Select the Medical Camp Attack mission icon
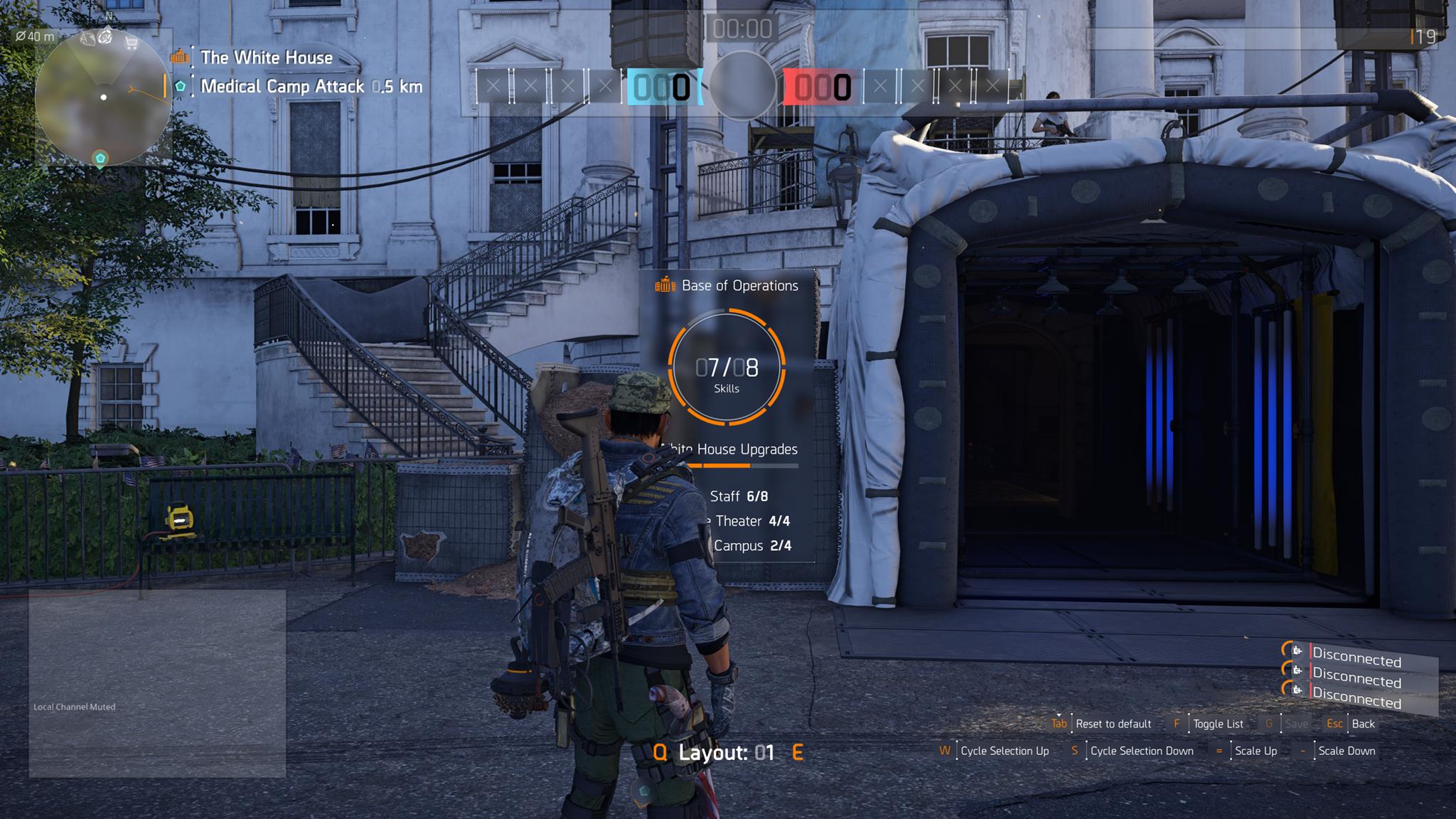 point(179,87)
